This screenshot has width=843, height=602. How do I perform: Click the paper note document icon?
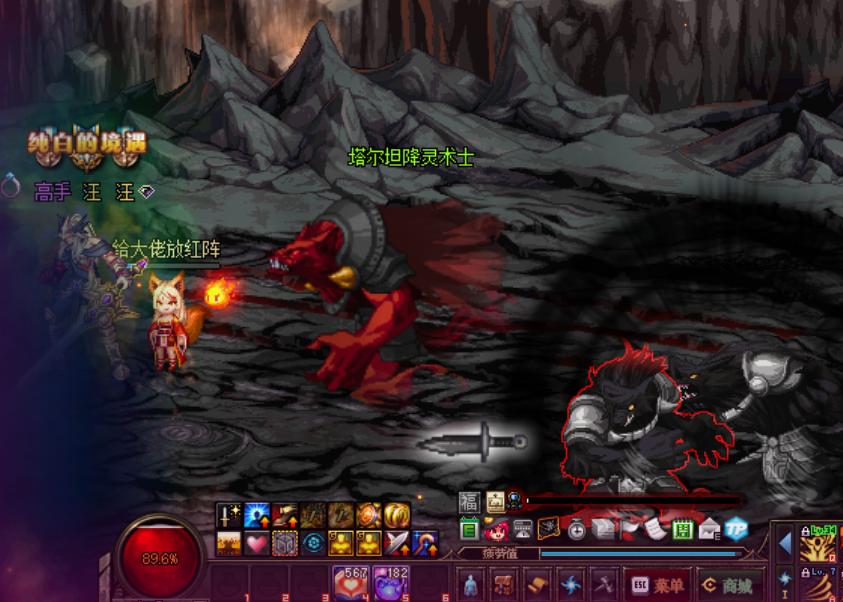[655, 529]
